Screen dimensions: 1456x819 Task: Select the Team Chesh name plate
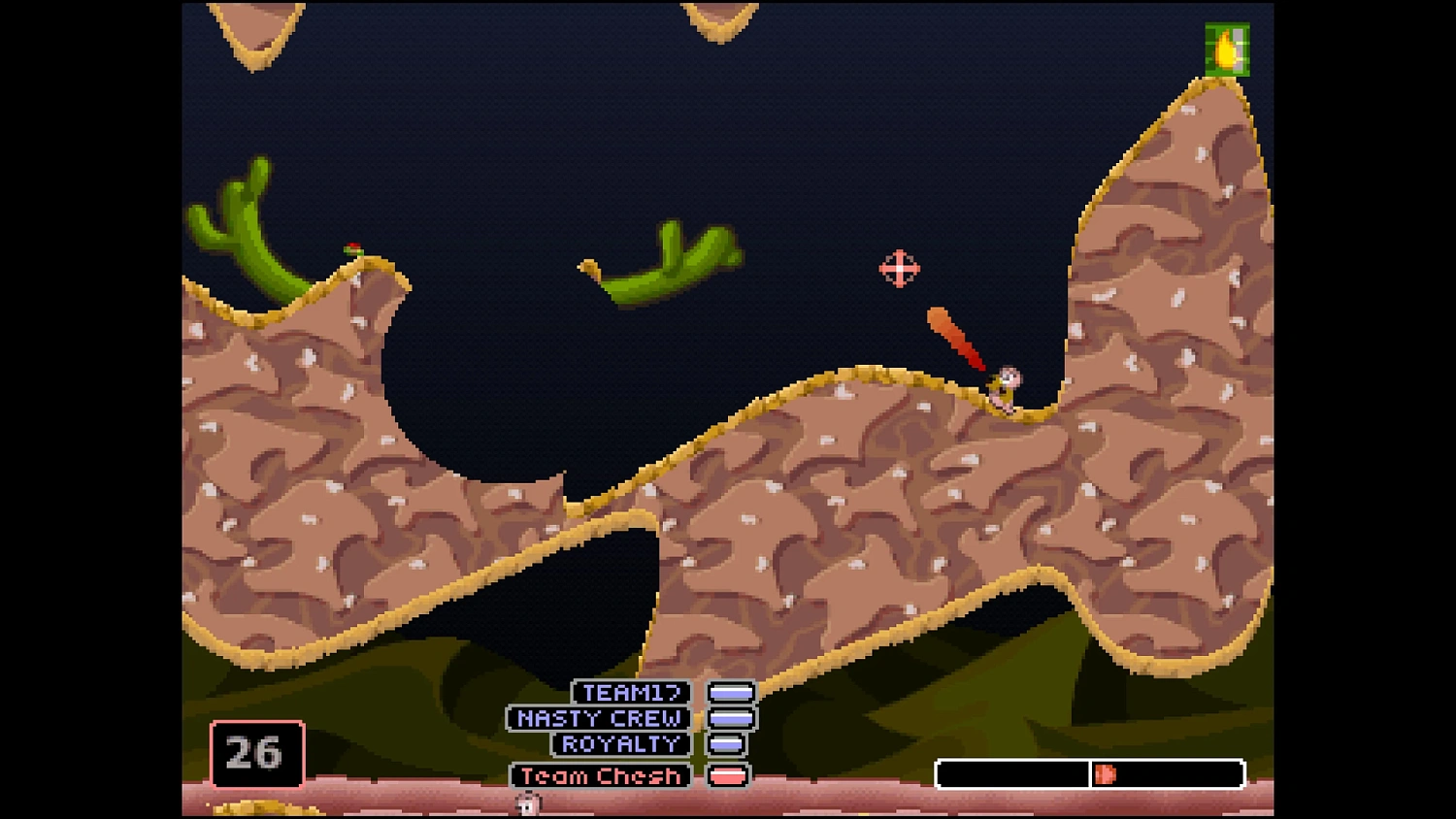point(599,776)
